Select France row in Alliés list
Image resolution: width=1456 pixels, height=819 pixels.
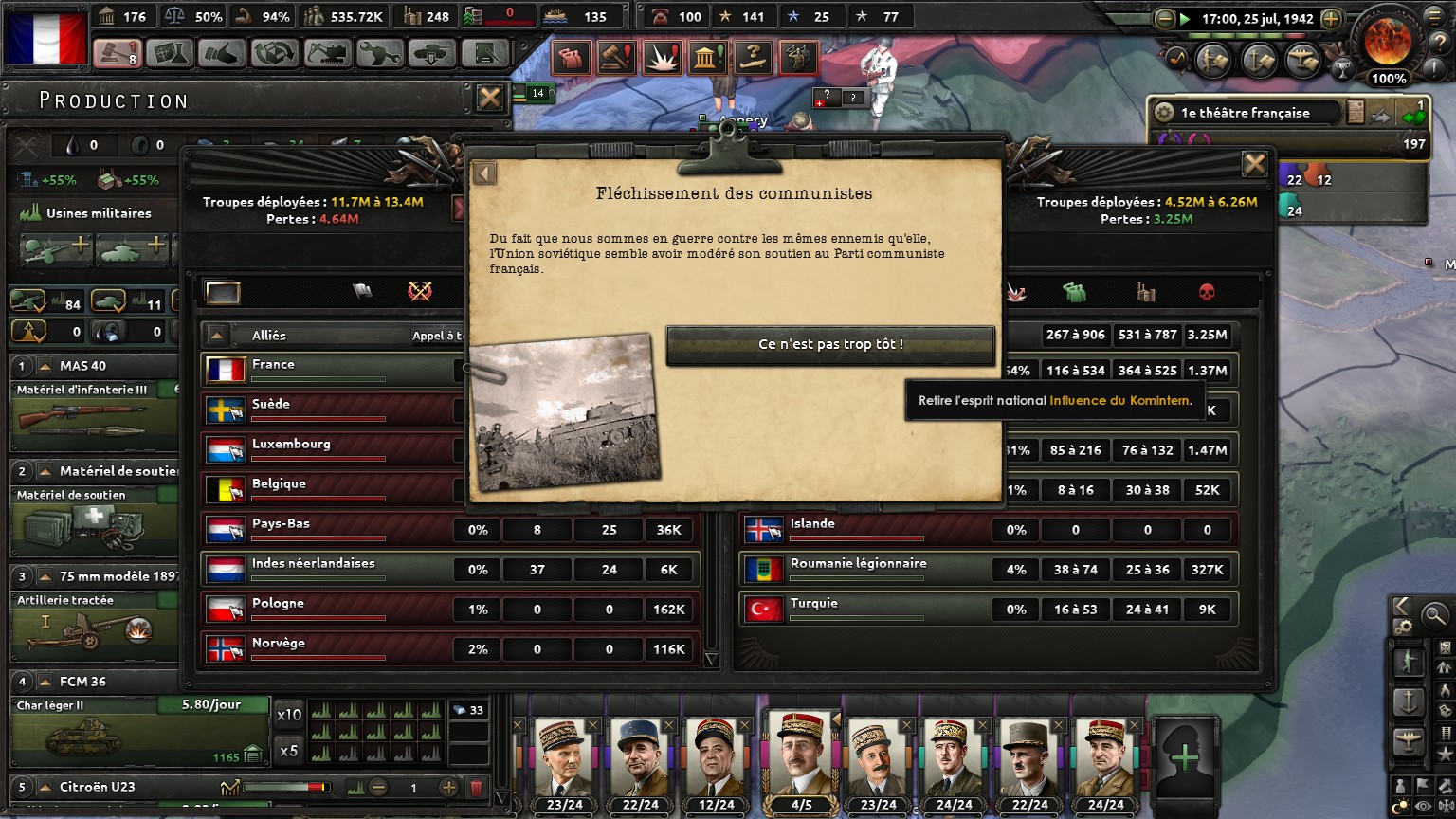(332, 370)
